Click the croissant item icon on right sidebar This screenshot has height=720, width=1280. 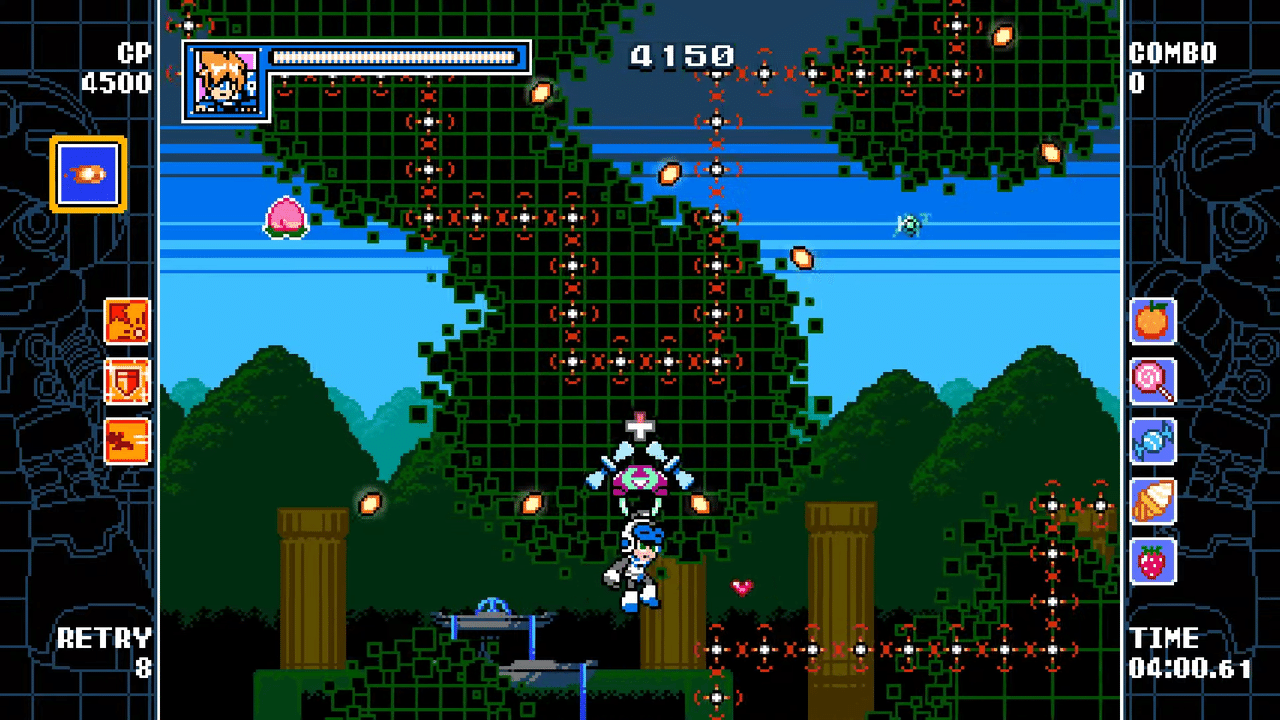[x=1152, y=502]
